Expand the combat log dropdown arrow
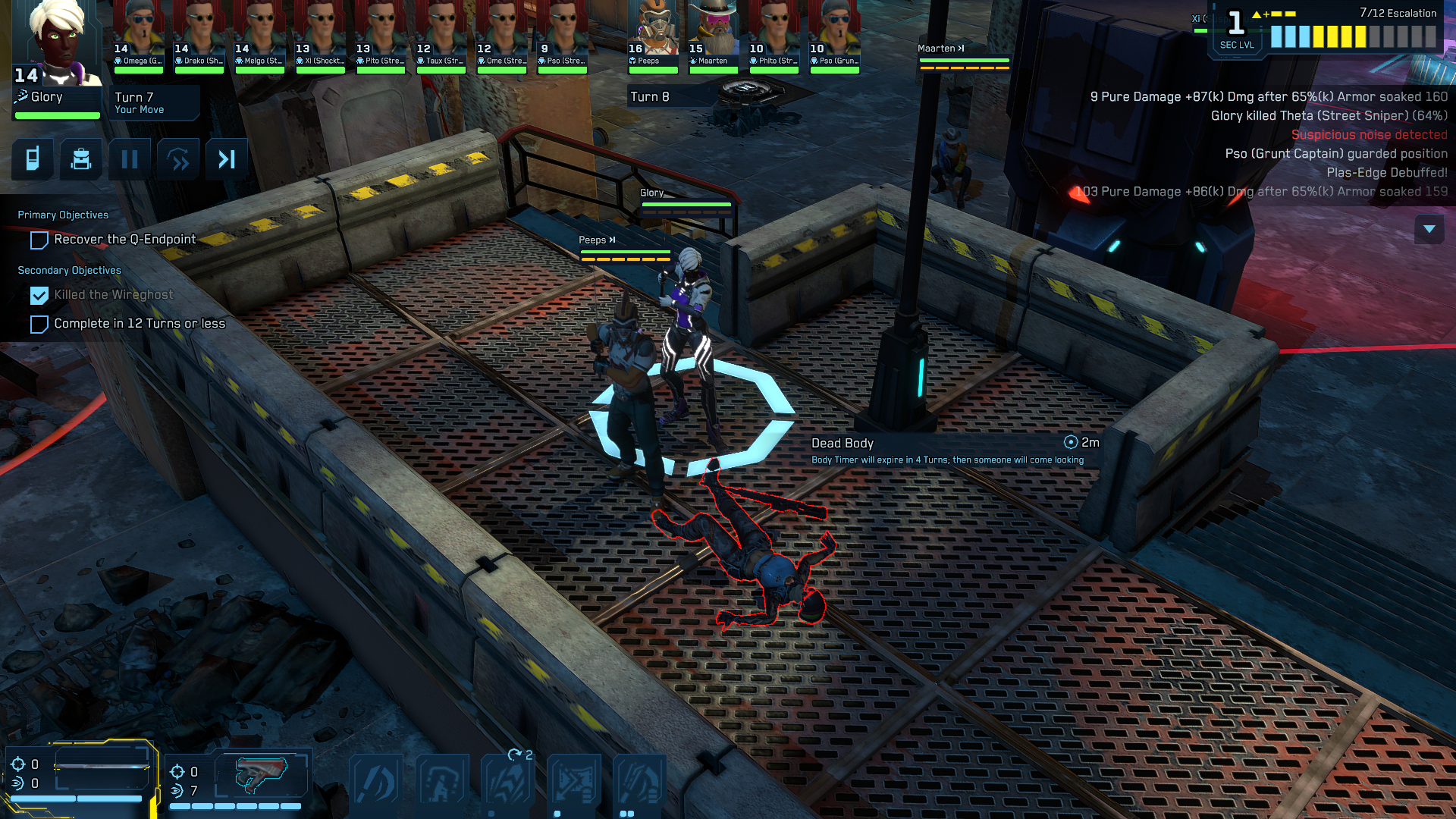 (1429, 229)
